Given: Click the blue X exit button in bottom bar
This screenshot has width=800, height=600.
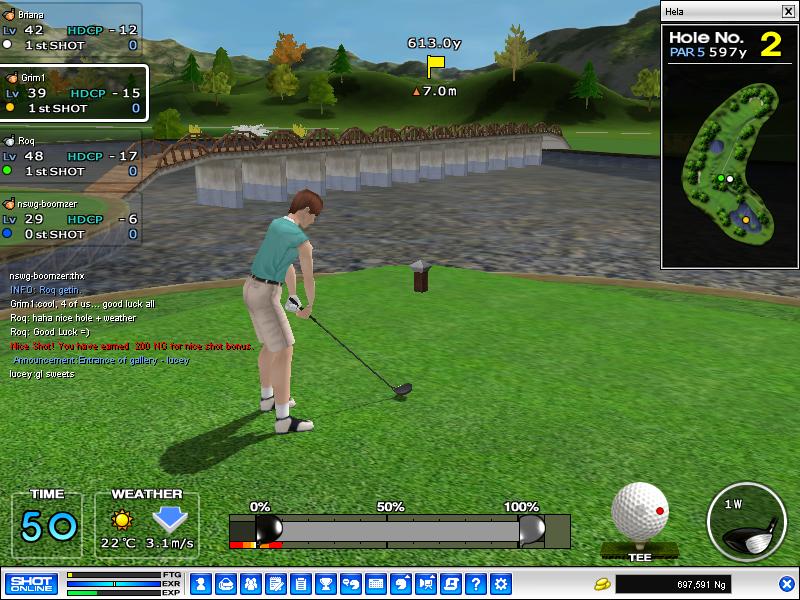Looking at the screenshot, I should tap(787, 583).
